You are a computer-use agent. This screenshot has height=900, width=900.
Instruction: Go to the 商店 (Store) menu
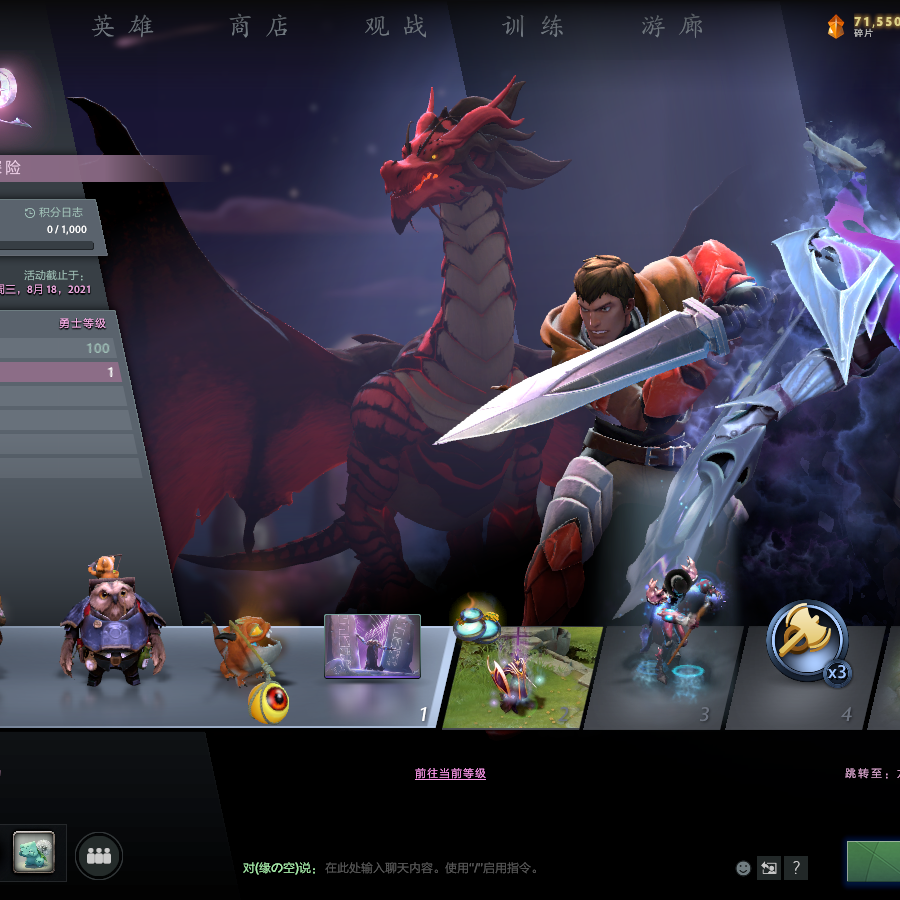(259, 27)
